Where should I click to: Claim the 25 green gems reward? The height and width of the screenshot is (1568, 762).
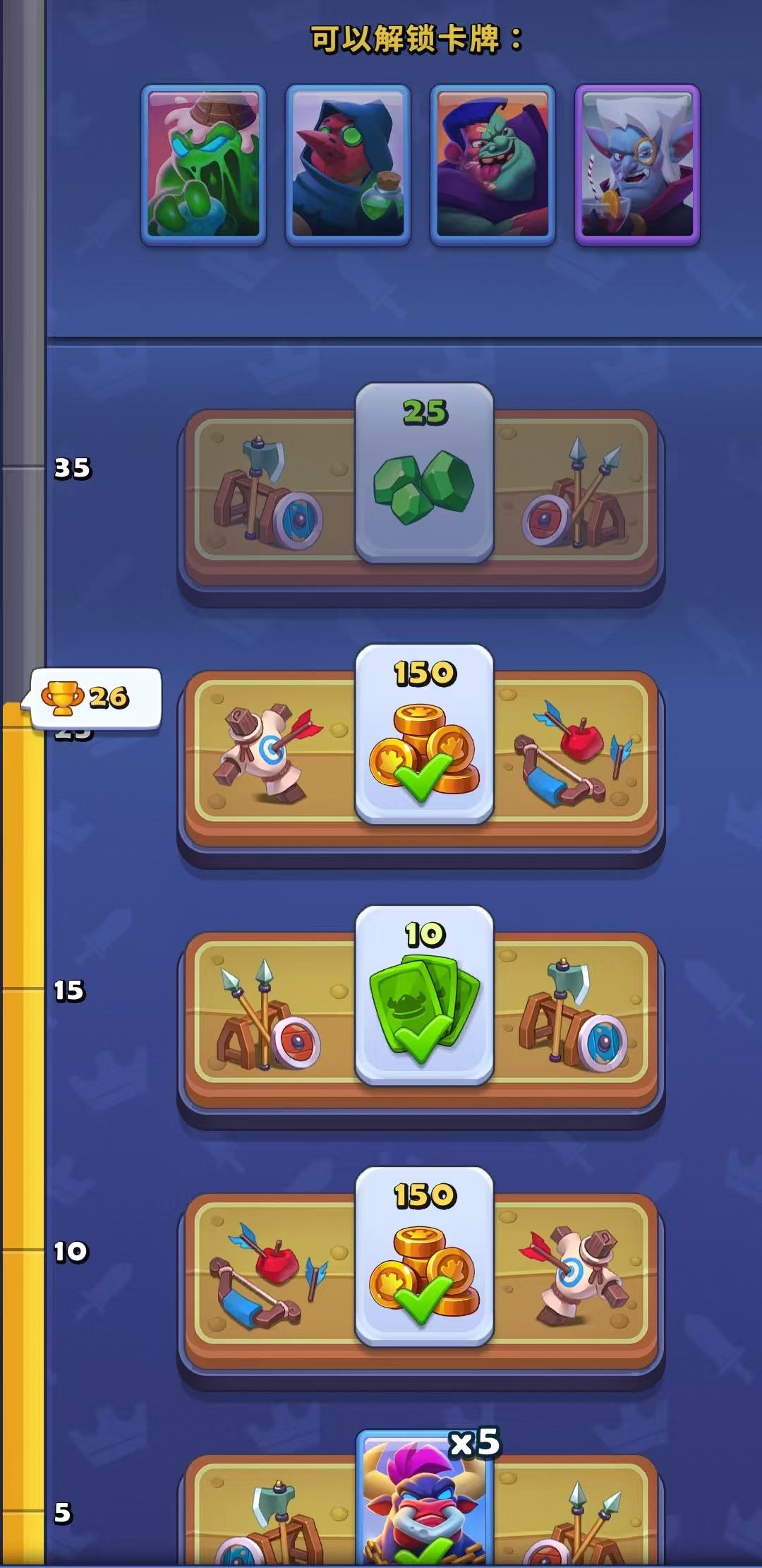[x=424, y=473]
